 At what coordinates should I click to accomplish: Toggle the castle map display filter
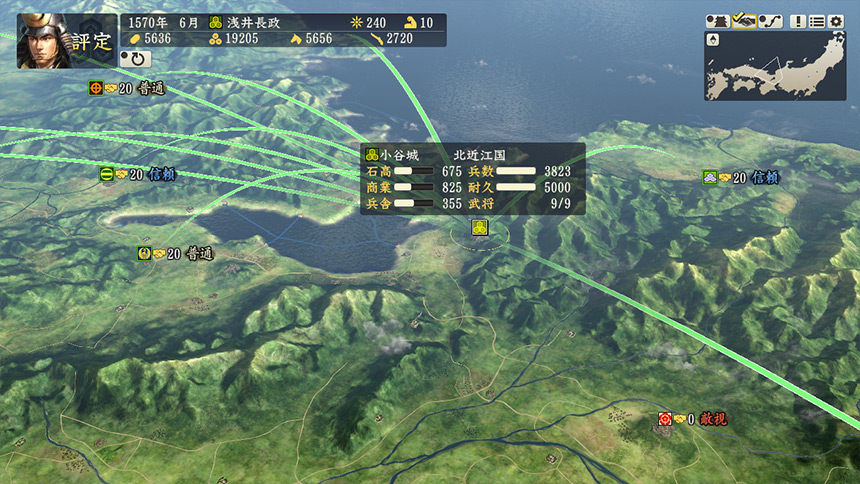(x=716, y=21)
